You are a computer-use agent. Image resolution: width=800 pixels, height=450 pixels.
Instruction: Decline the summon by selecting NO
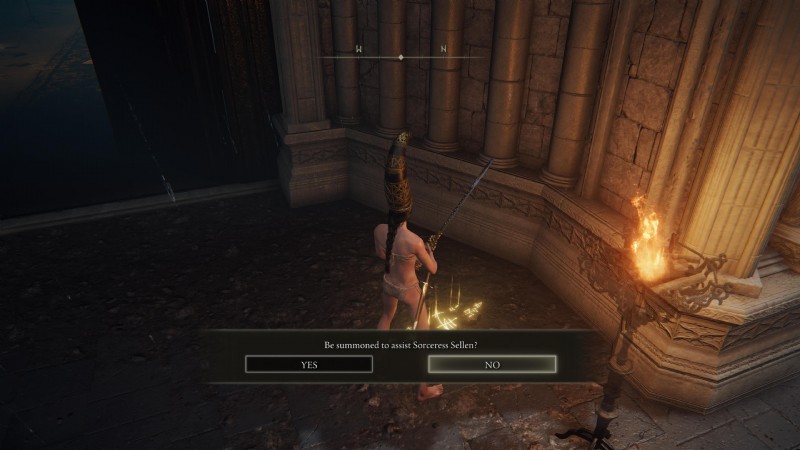(x=492, y=365)
